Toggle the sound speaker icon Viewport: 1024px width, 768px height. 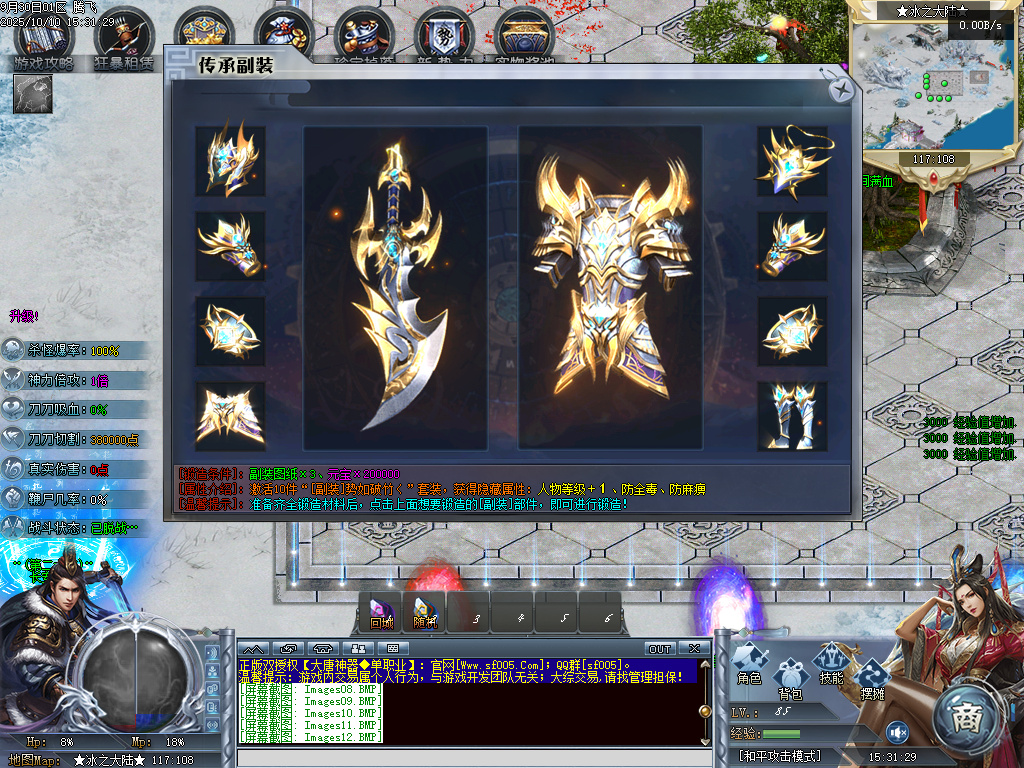(897, 732)
